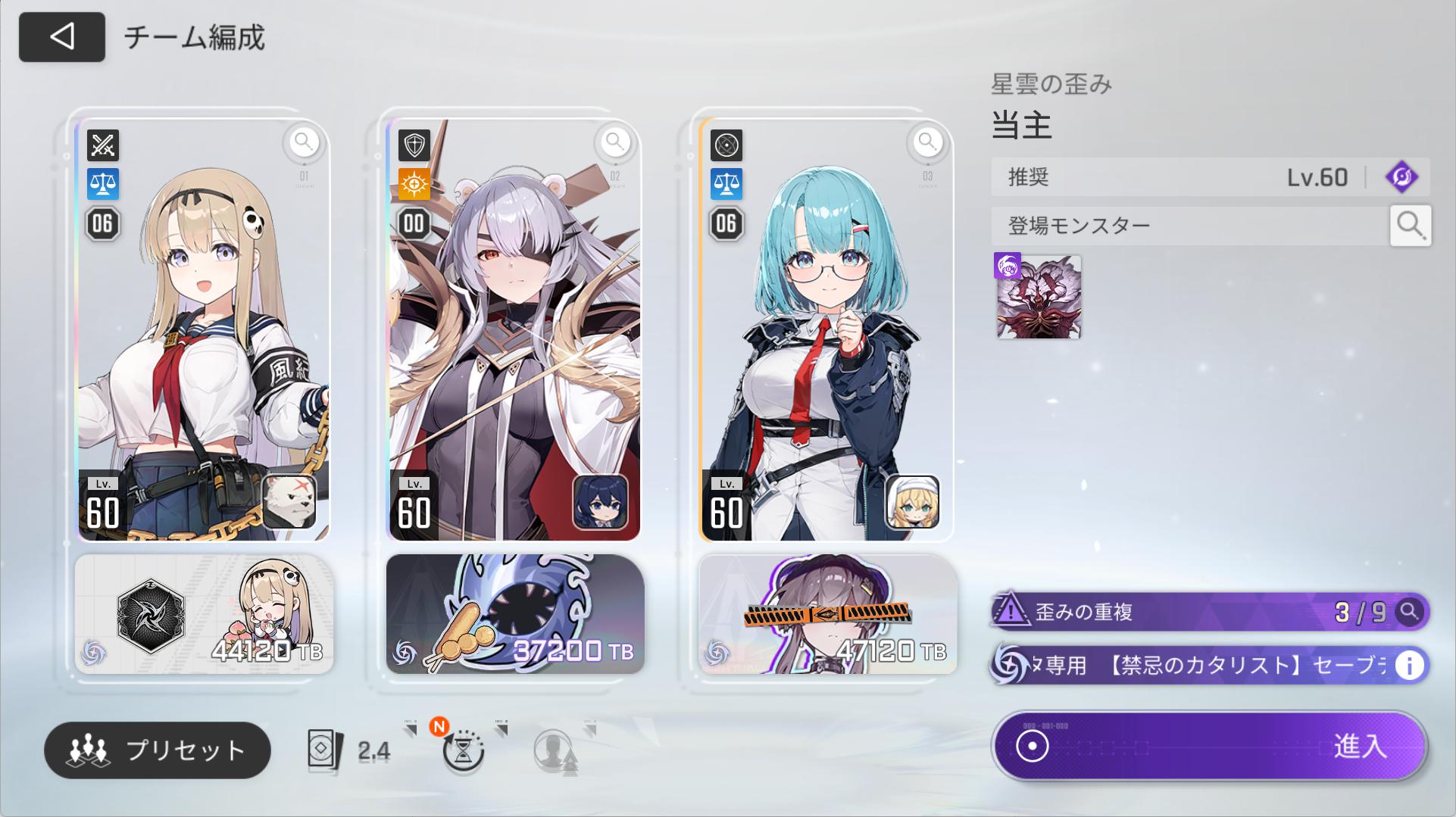Open the card deck 2.4 icon
Screen dimensions: 1456x817
point(350,750)
